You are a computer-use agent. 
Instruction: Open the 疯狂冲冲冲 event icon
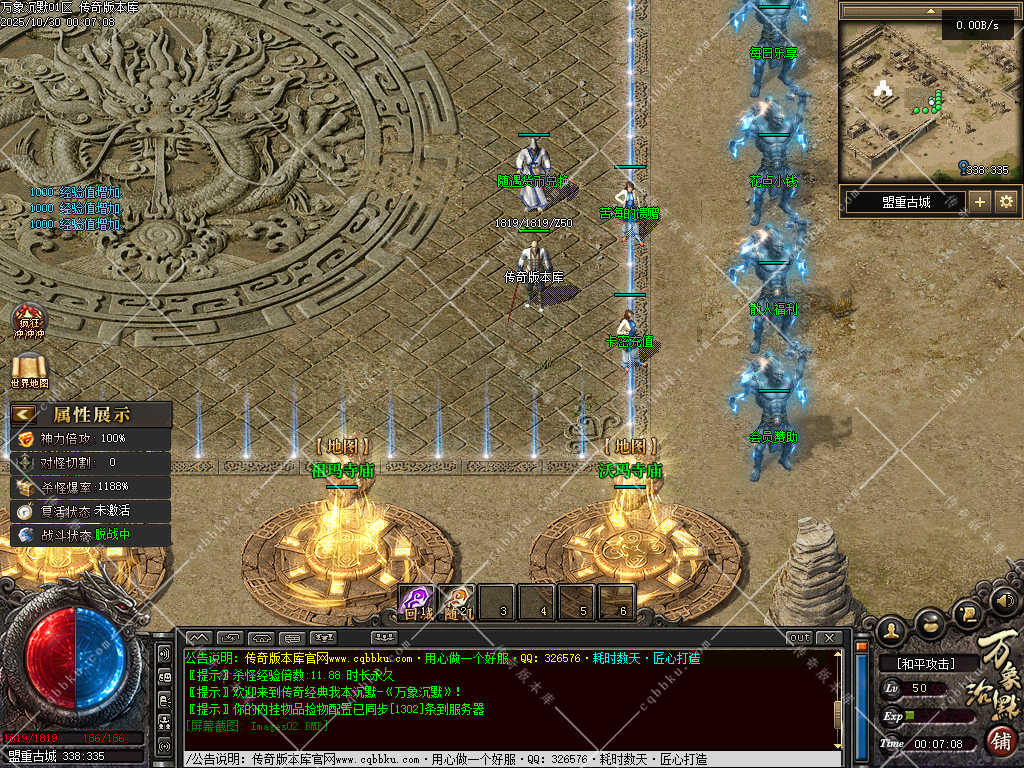tap(28, 320)
